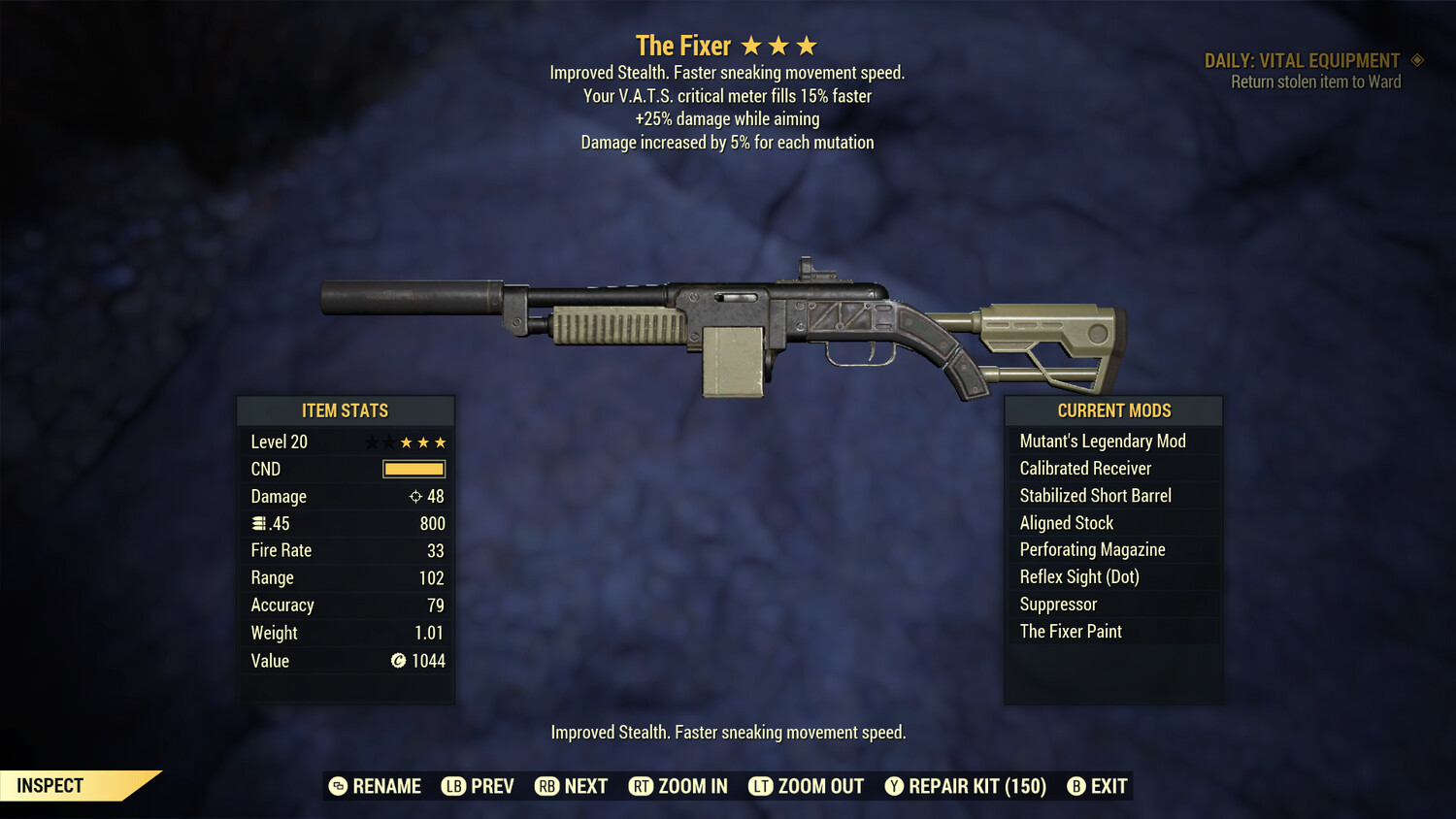The image size is (1456, 819).
Task: Expand the Mutant's Legendary Mod entry
Action: coord(1102,441)
